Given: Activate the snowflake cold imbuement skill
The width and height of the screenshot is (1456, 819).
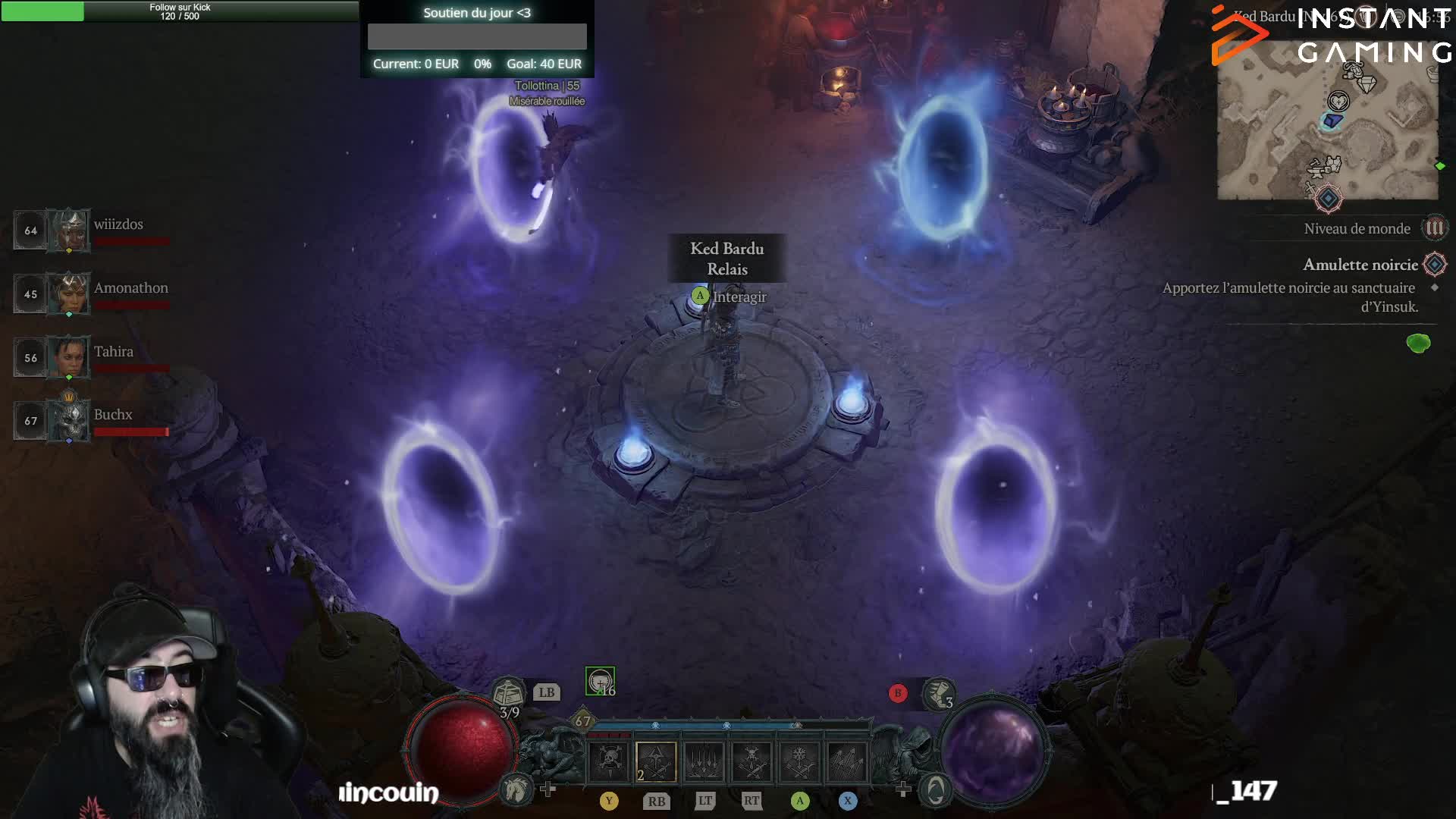Looking at the screenshot, I should click(x=799, y=761).
